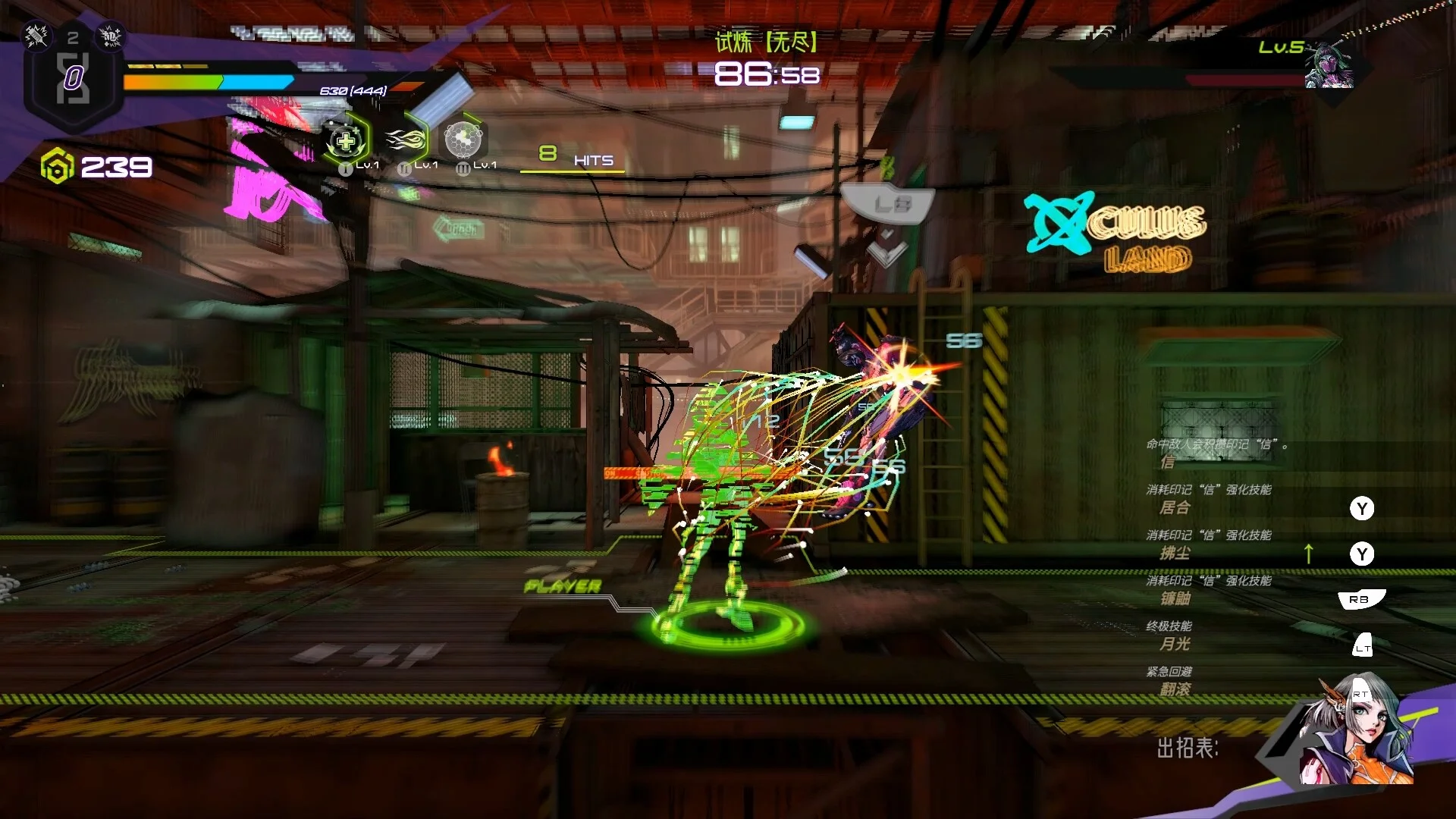
Task: Pick the 镰鼬 skill entry
Action: tap(1175, 599)
